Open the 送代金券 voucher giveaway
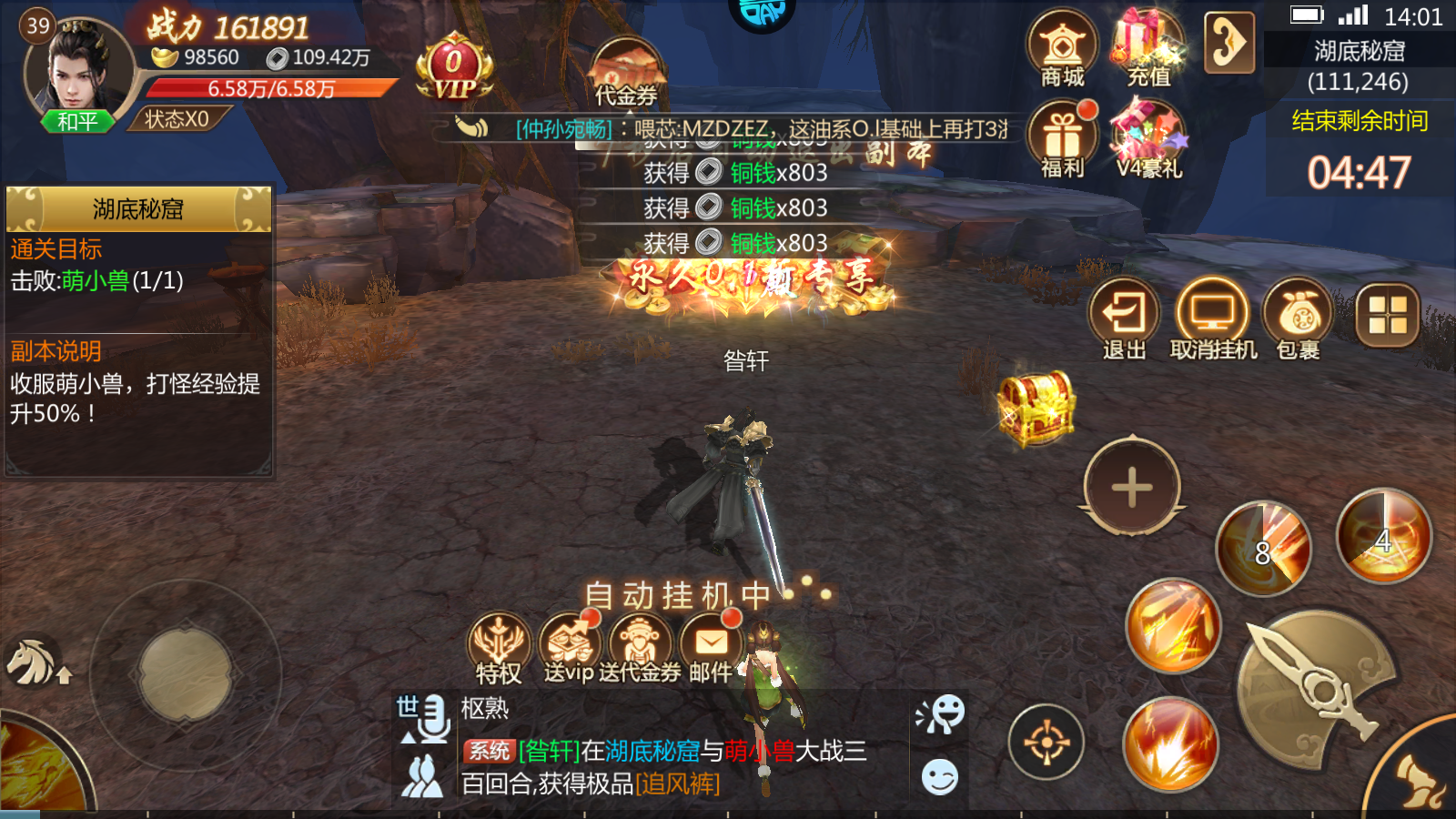 (640, 648)
